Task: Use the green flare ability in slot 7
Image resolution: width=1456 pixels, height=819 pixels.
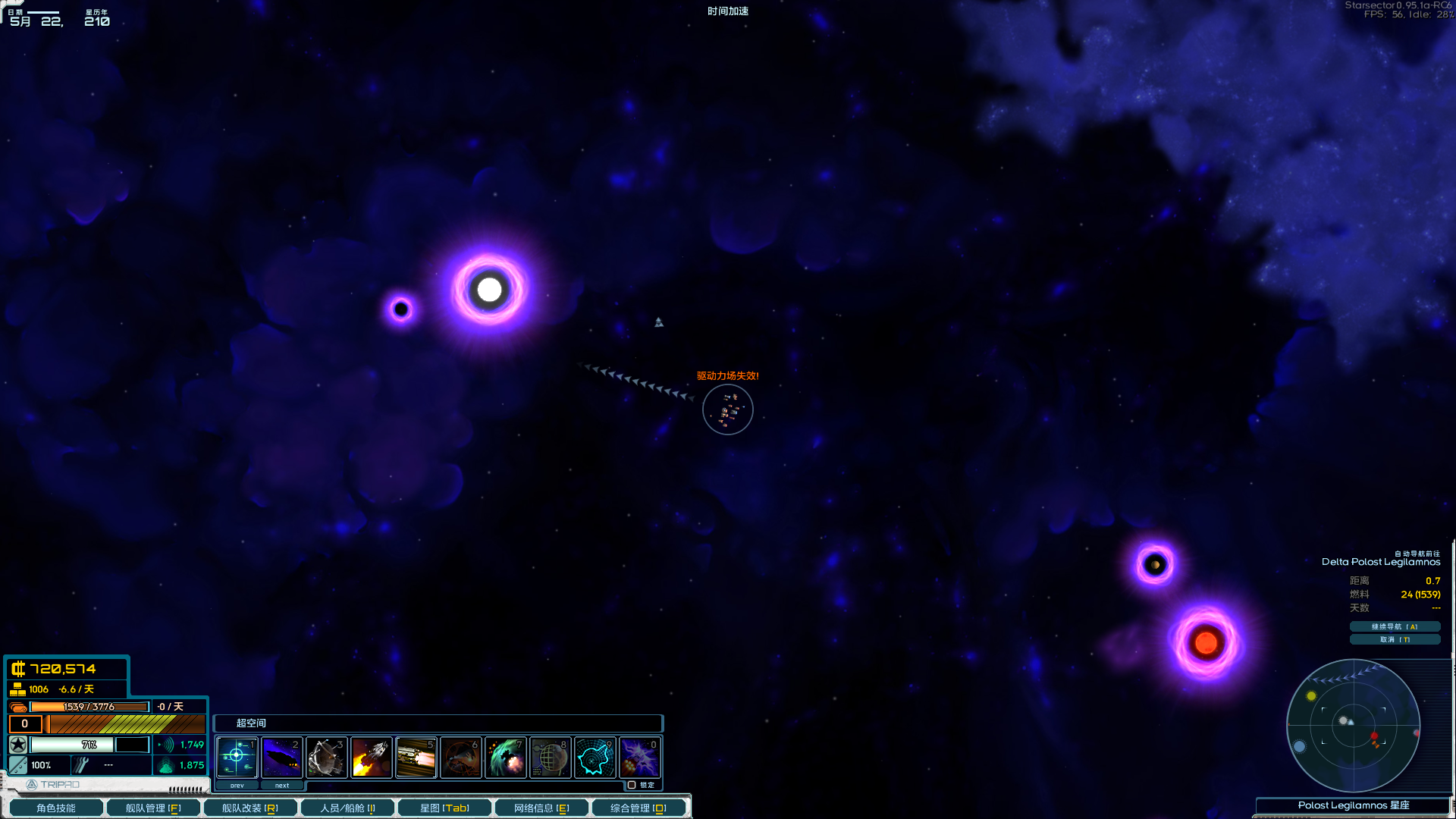Action: point(506,757)
